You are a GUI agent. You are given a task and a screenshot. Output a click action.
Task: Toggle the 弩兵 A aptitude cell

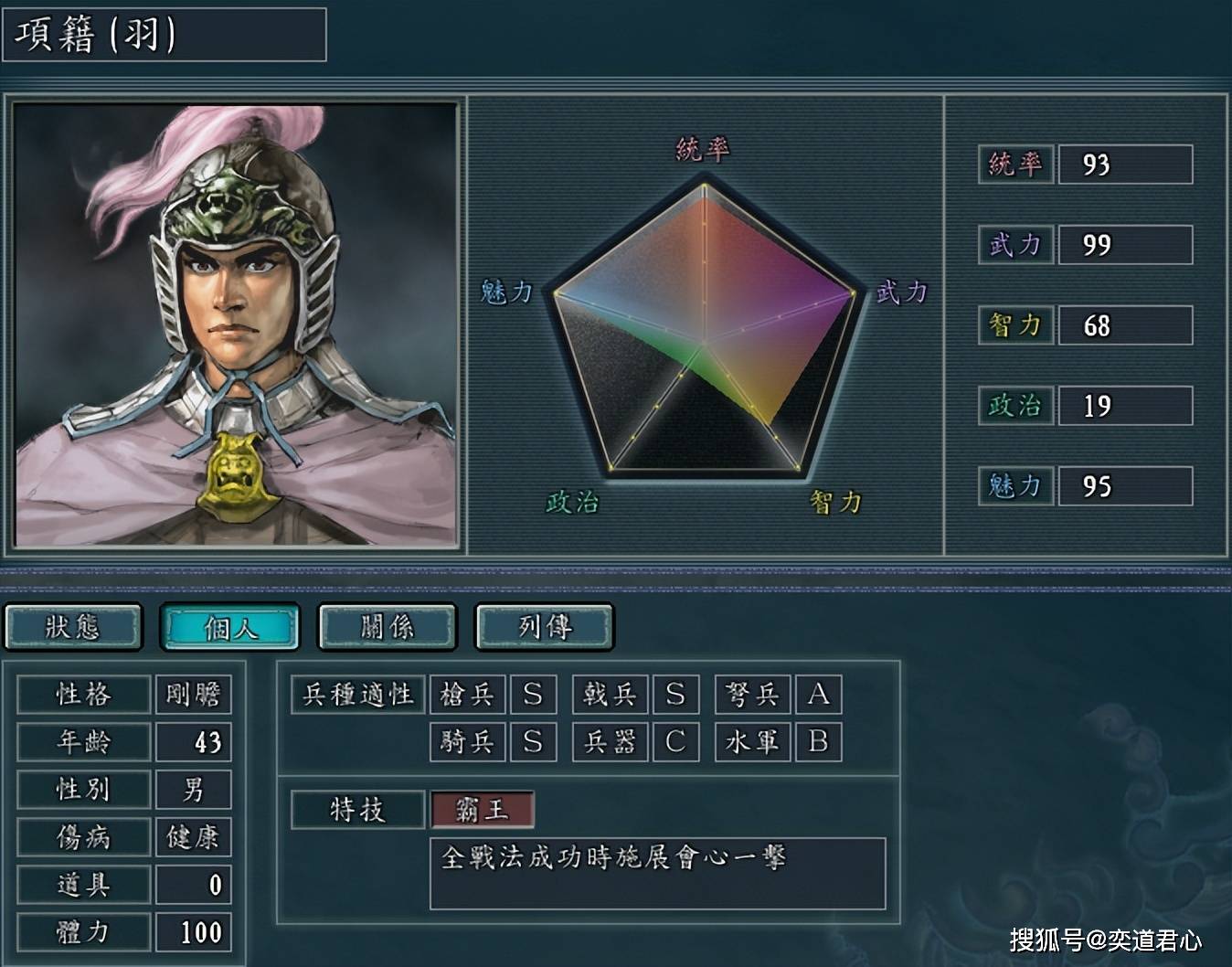[821, 695]
